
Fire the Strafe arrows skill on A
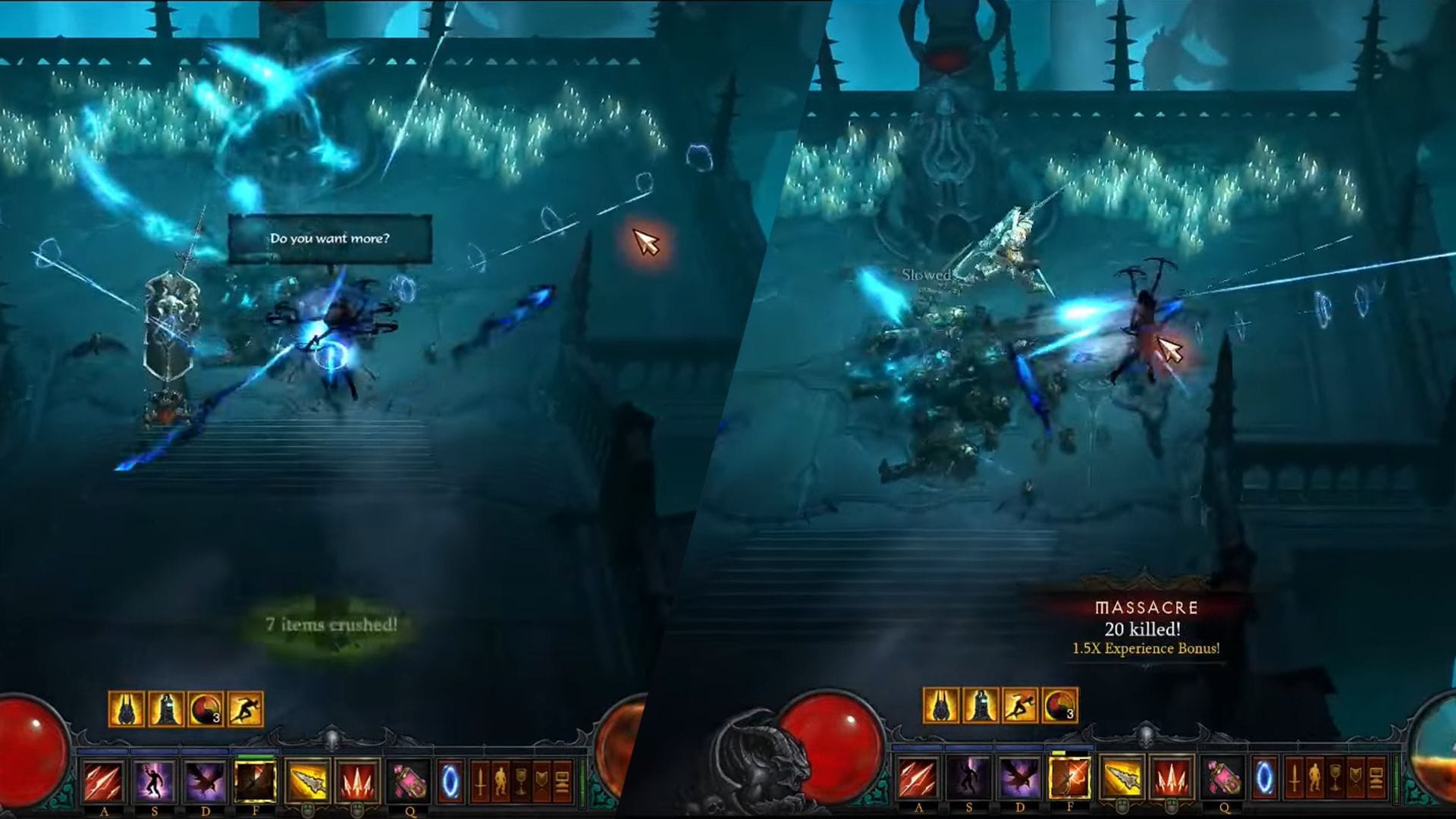tap(104, 781)
